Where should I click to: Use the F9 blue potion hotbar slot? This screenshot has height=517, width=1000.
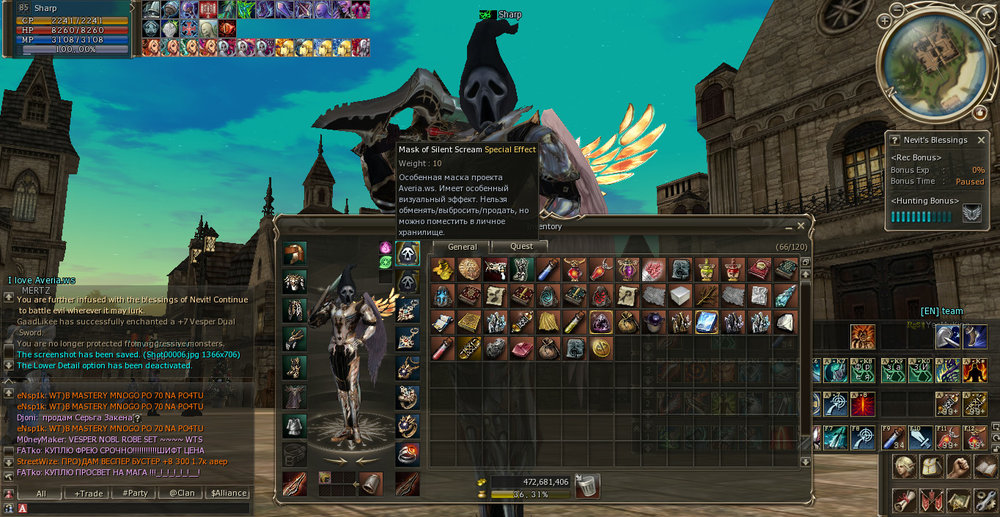(893, 438)
